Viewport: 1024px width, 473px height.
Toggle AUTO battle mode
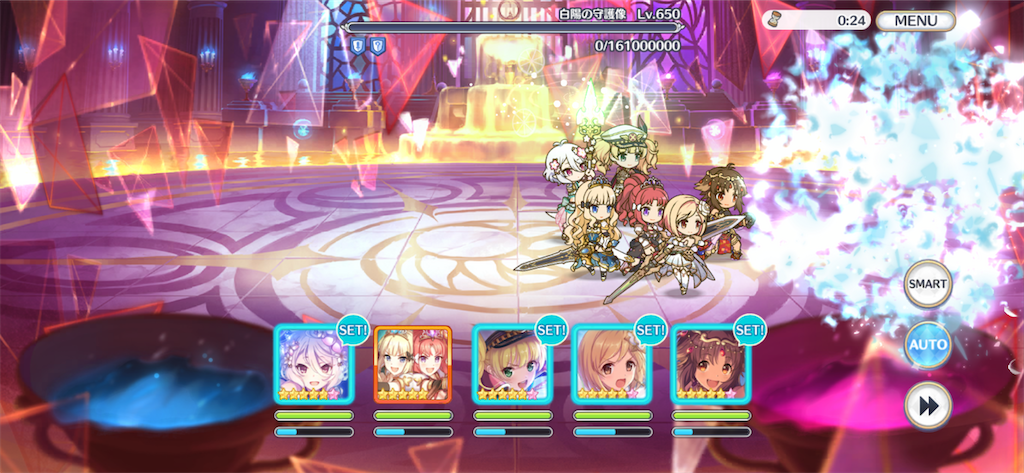927,345
